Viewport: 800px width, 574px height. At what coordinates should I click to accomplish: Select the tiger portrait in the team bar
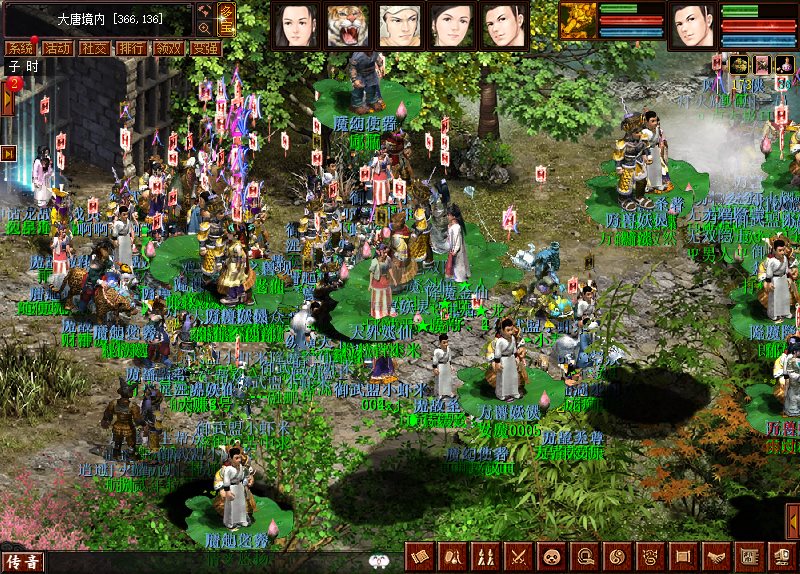(347, 25)
